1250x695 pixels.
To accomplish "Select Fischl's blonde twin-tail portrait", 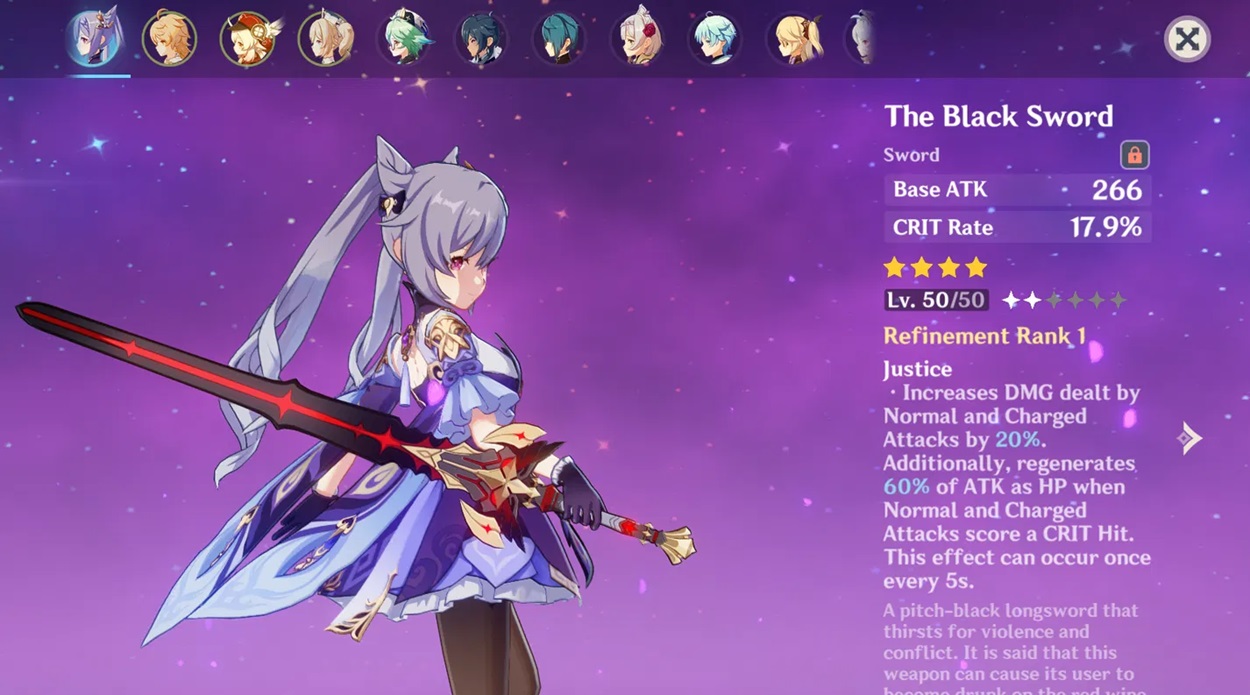I will [x=795, y=39].
